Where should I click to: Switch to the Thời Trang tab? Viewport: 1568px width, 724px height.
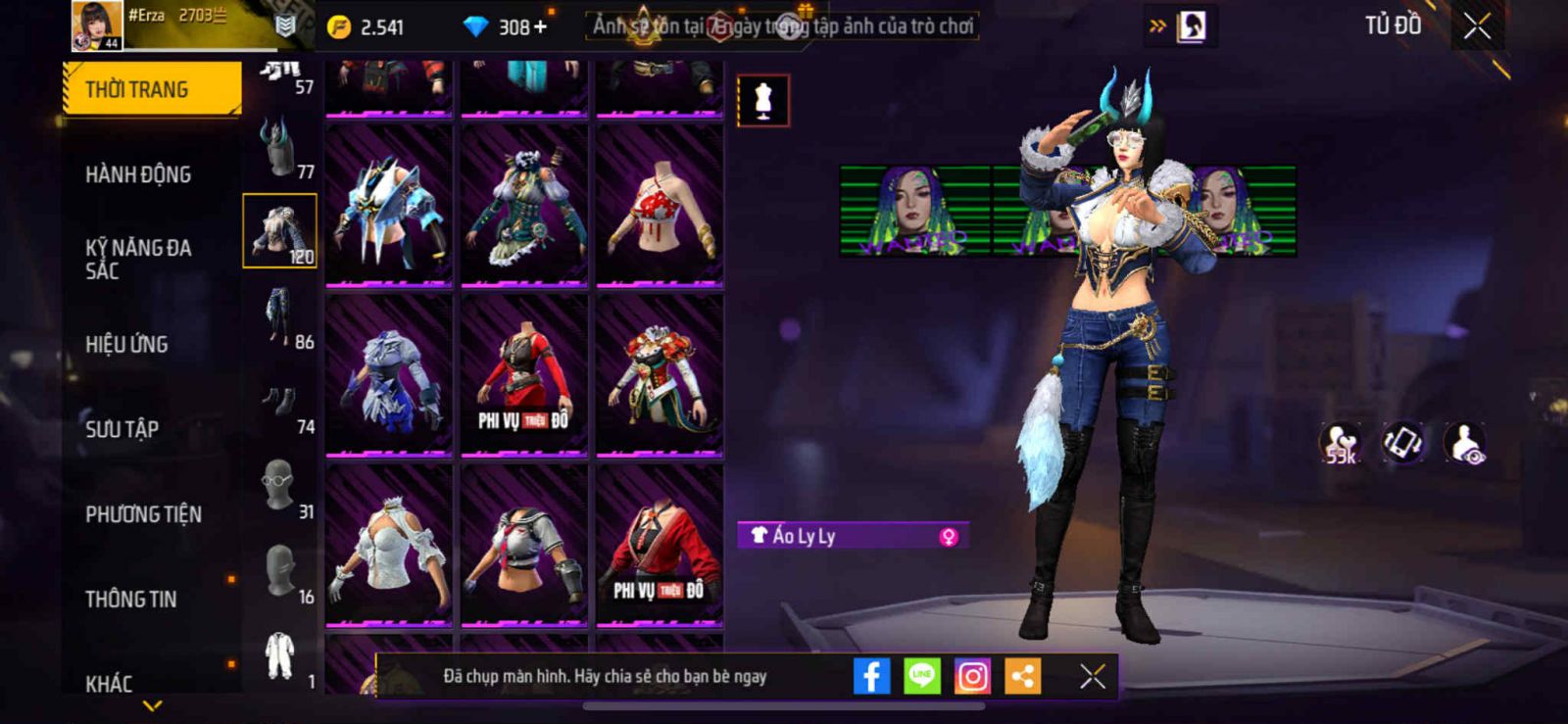(x=151, y=89)
